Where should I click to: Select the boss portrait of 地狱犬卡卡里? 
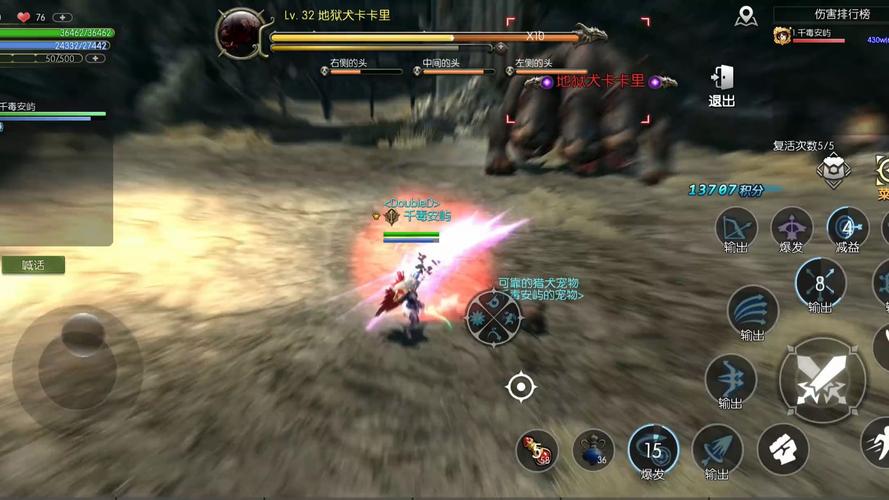click(240, 32)
